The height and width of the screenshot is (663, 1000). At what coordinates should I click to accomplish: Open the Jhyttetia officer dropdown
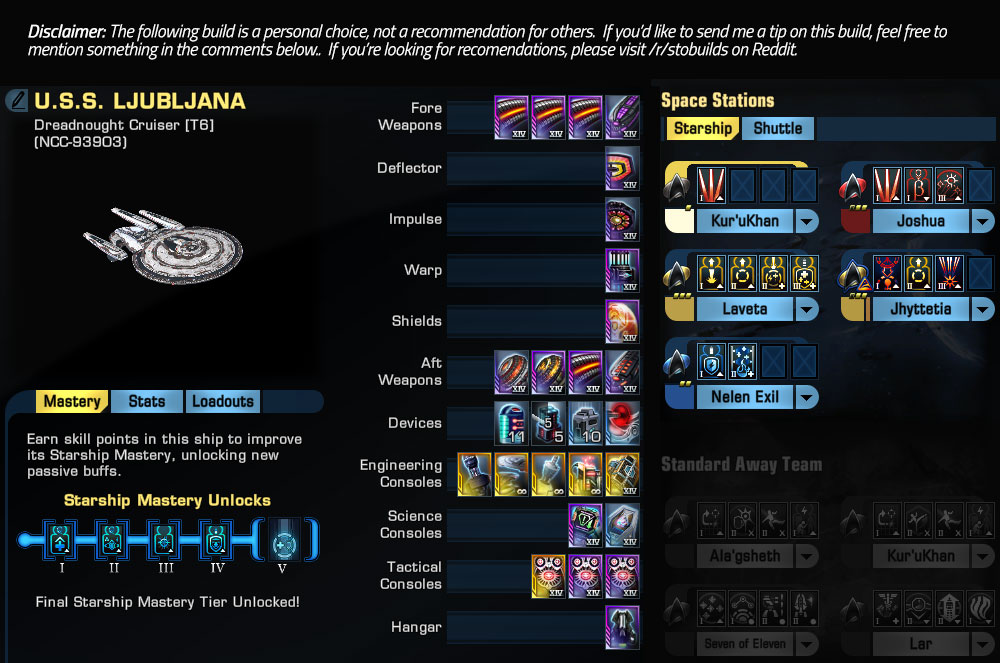(x=982, y=309)
